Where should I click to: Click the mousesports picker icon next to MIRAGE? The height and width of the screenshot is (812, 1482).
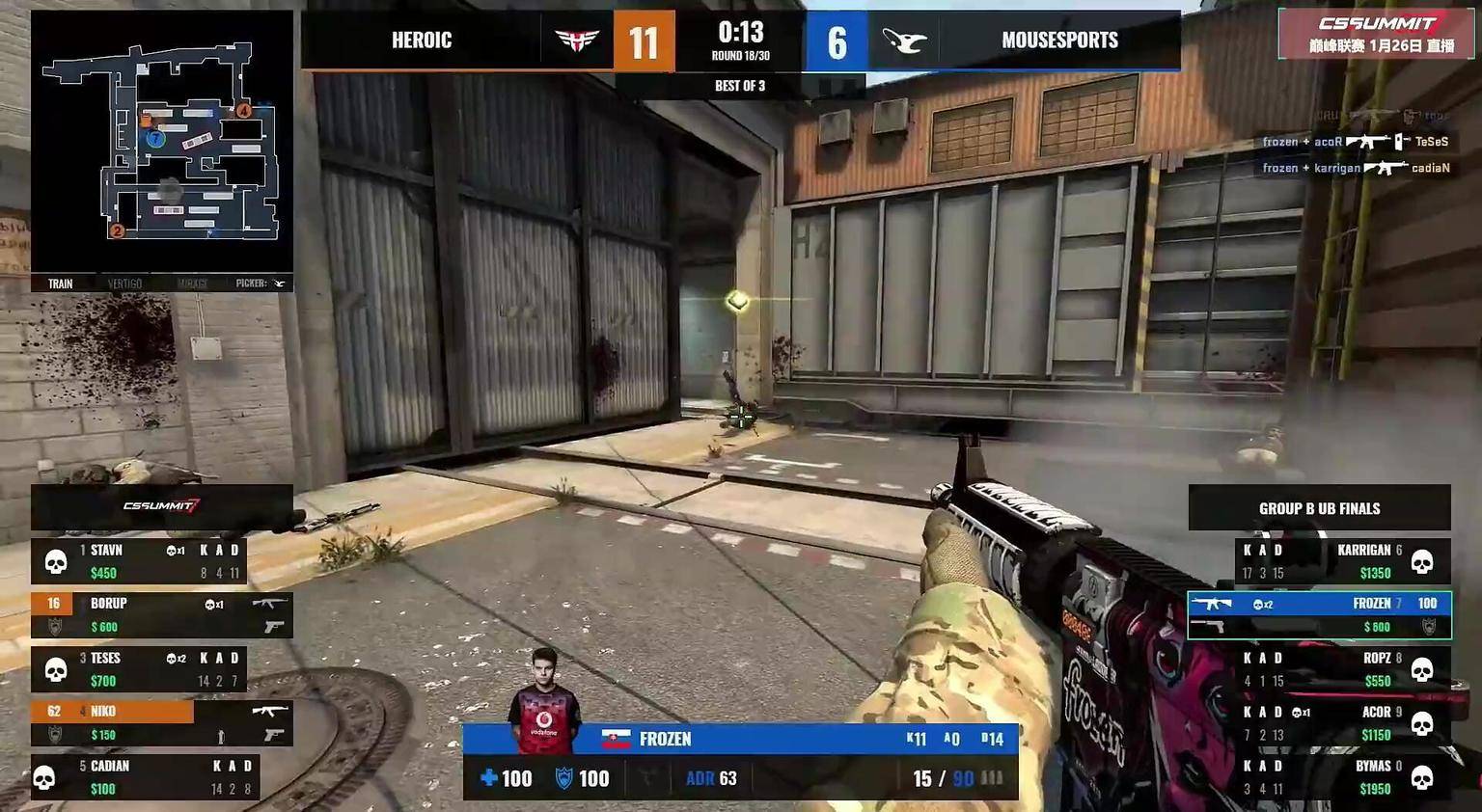278,283
